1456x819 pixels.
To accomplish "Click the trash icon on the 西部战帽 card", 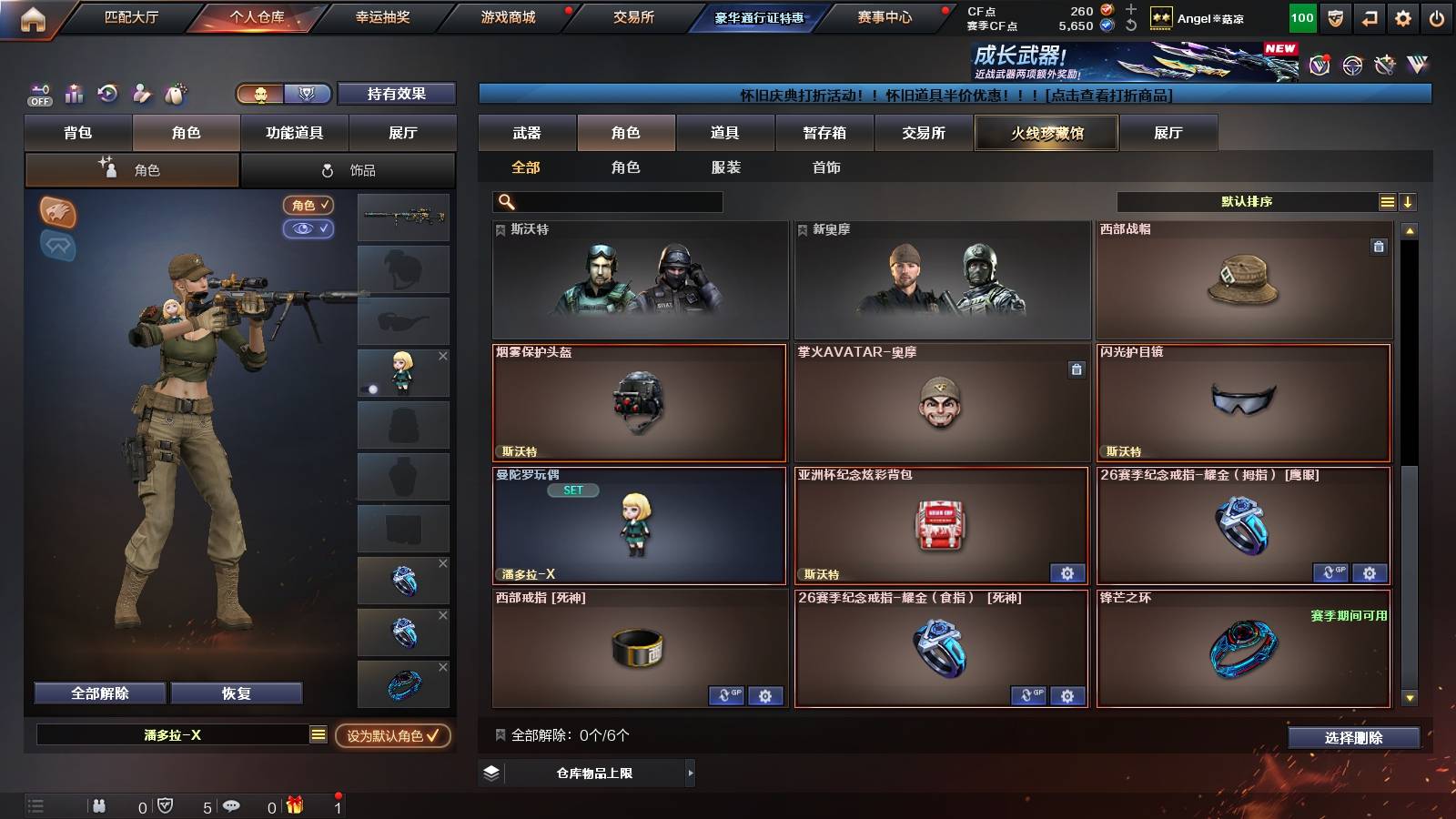I will click(1378, 246).
